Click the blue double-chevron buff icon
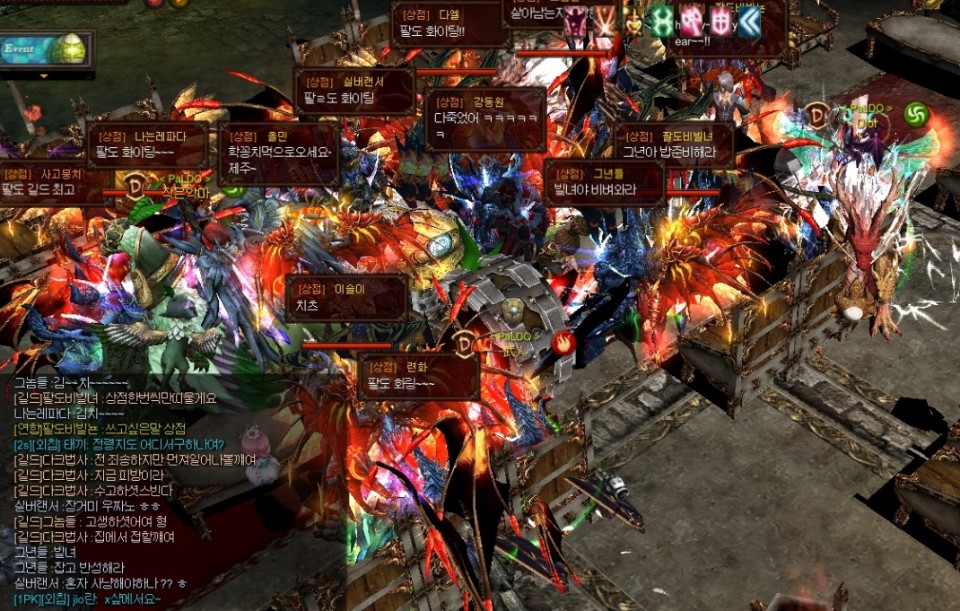960x611 pixels. [749, 20]
